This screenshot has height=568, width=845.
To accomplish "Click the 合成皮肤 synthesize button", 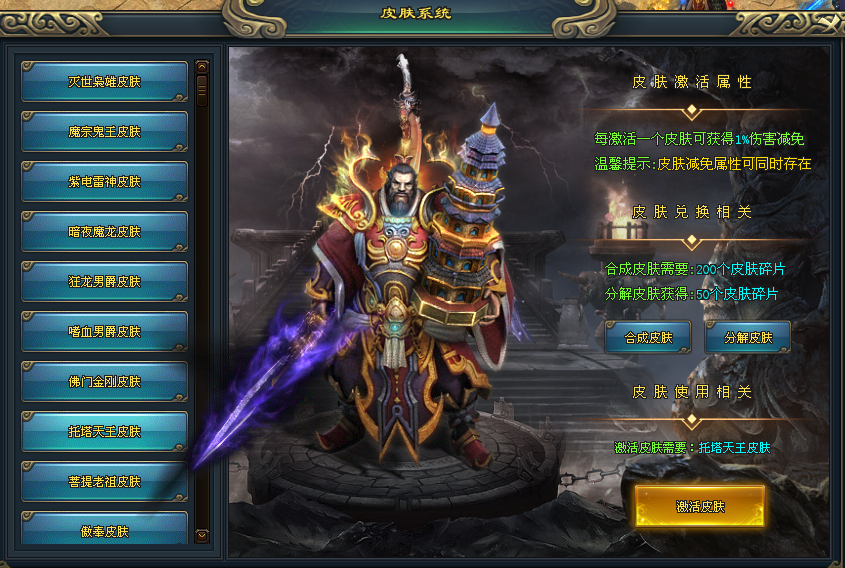I will point(648,338).
